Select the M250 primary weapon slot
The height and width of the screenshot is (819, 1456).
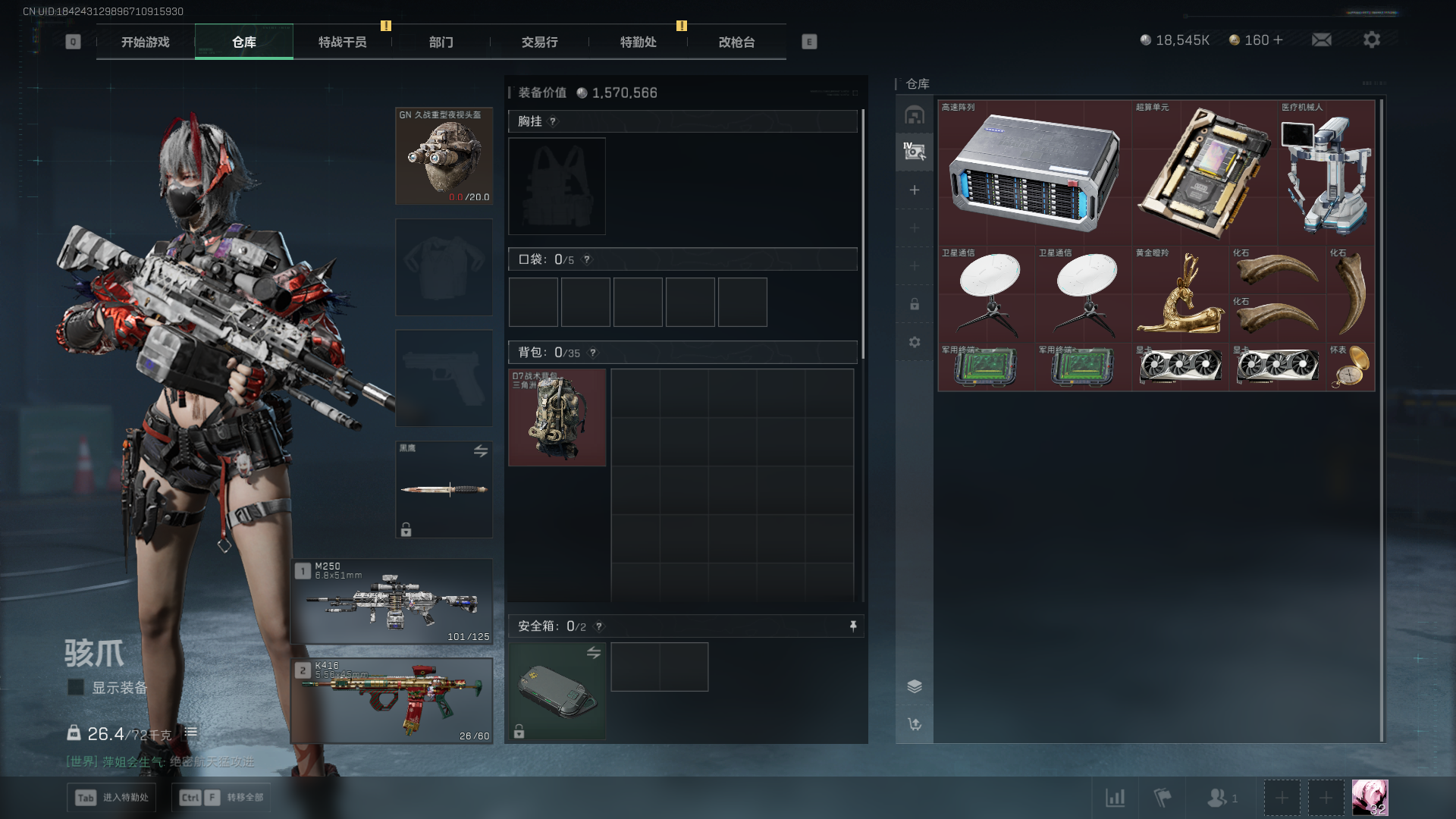pyautogui.click(x=392, y=602)
